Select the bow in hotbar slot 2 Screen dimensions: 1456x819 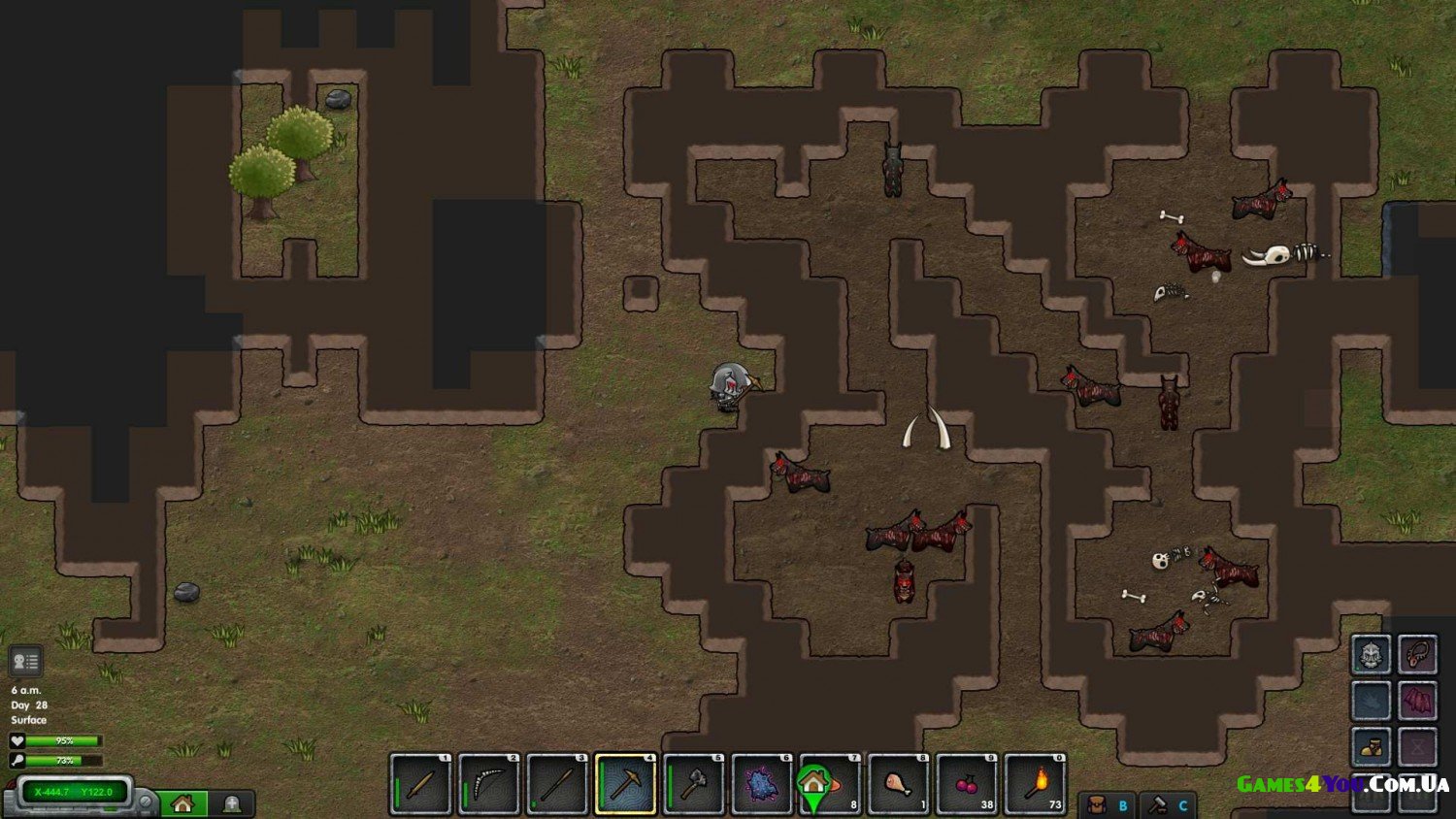click(489, 784)
